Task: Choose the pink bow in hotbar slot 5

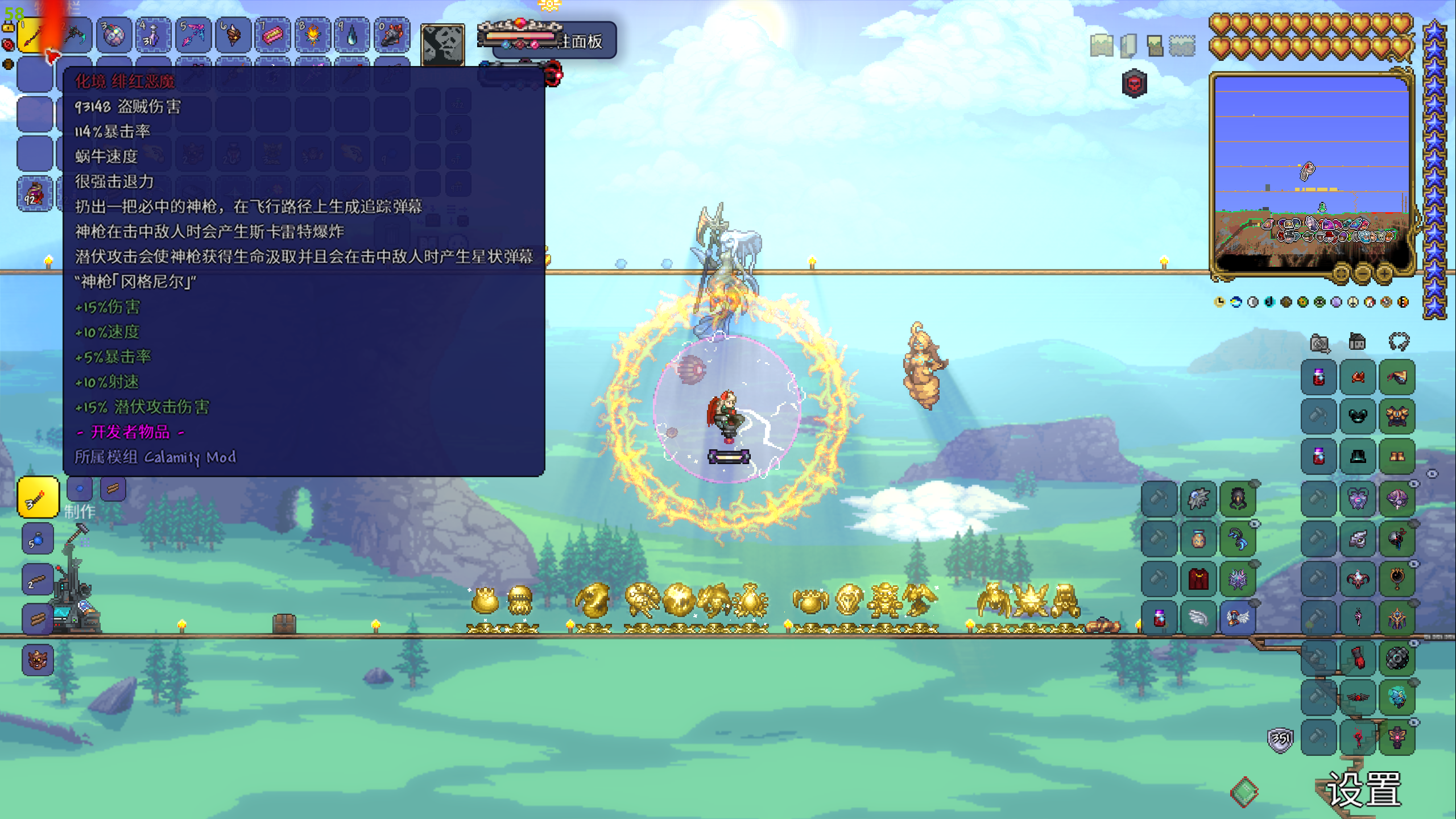Action: point(193,36)
